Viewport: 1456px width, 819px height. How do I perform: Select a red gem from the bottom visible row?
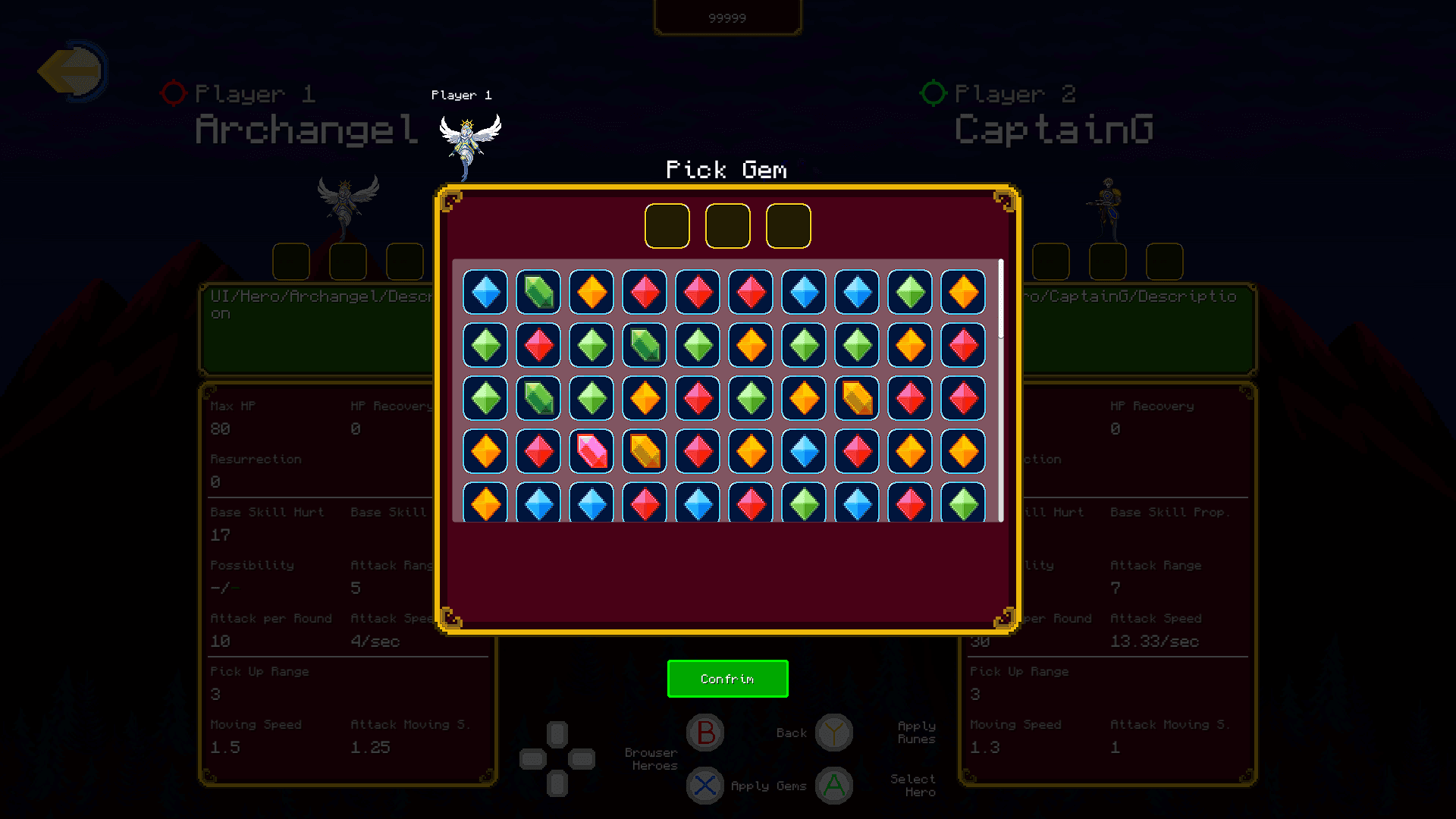[x=644, y=504]
